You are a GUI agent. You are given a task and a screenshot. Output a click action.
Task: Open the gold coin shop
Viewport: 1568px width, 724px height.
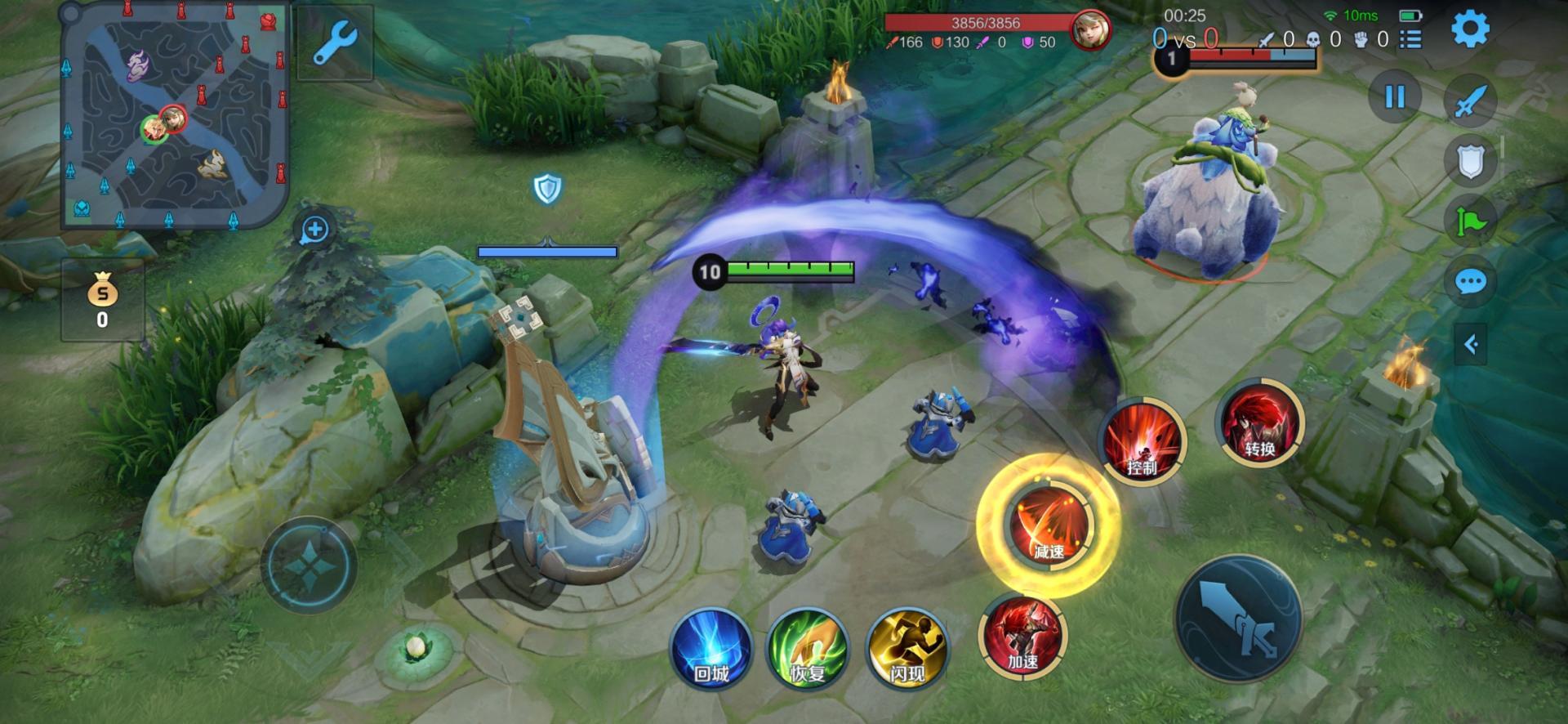pyautogui.click(x=102, y=300)
